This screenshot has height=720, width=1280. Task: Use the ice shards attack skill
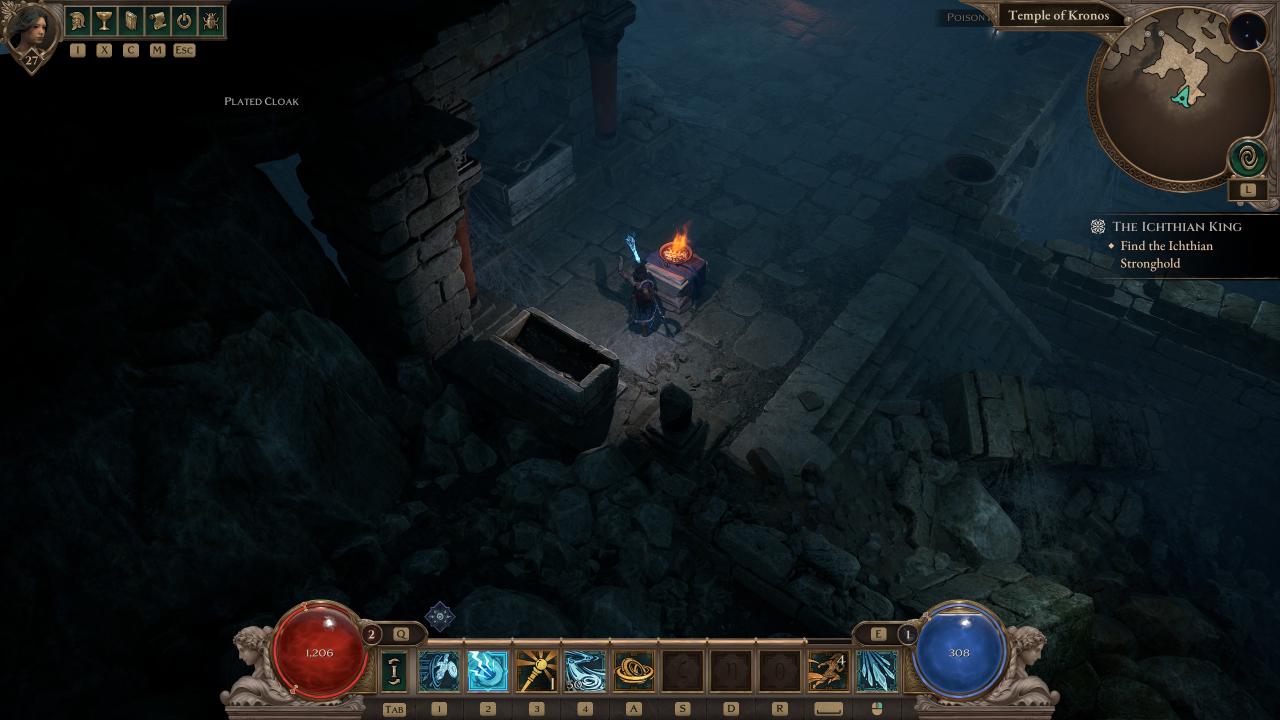tap(877, 671)
